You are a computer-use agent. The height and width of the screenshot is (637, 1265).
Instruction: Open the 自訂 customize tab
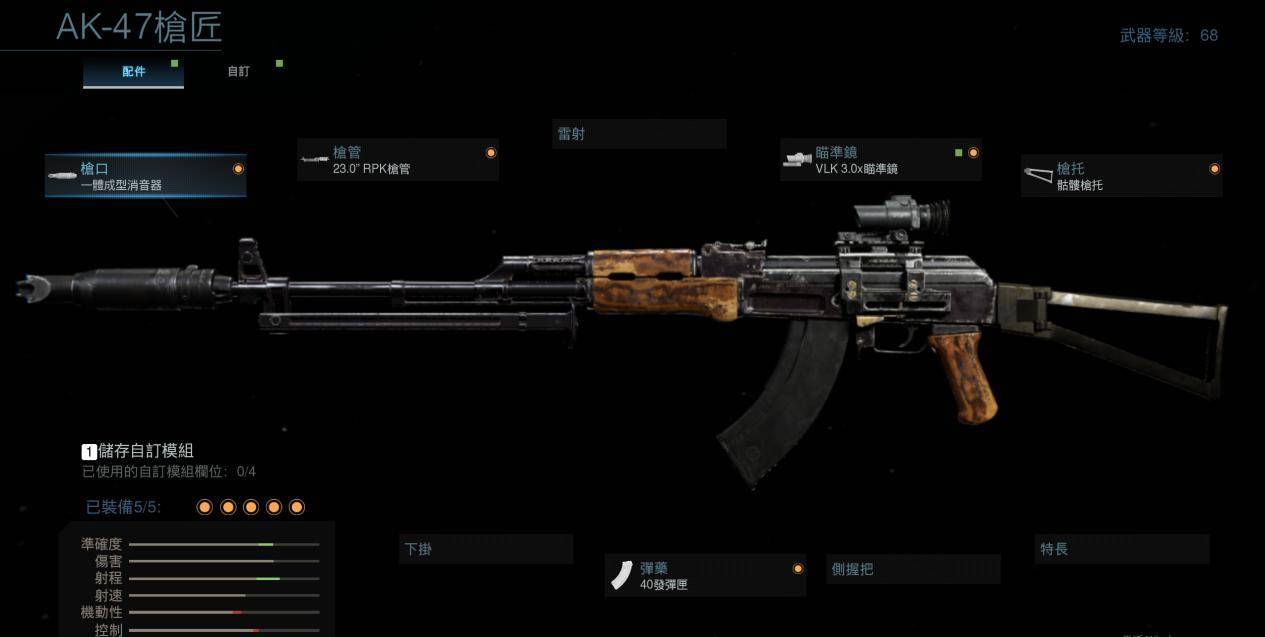pos(238,72)
